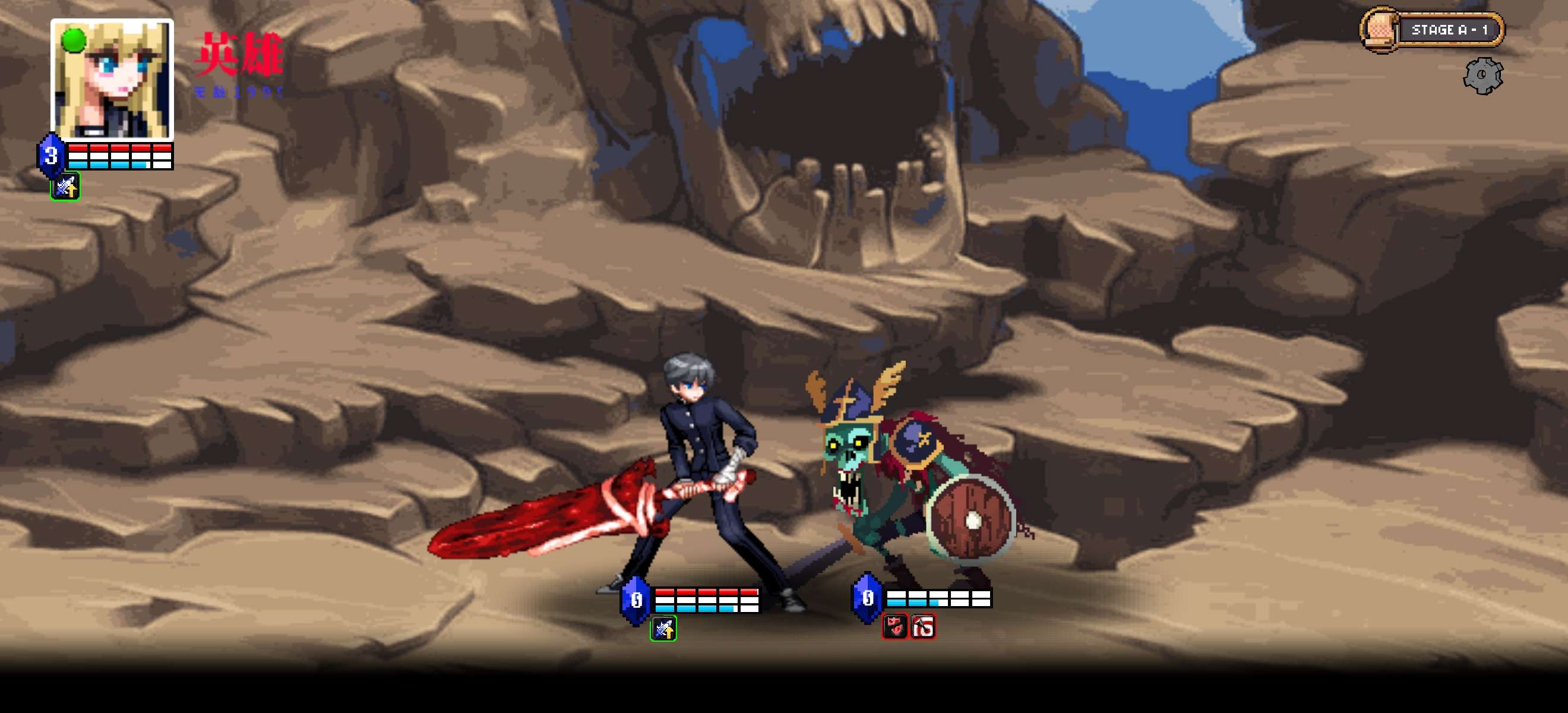Viewport: 1568px width, 713px height.
Task: Check the white-and-red debuff icon on the zombie
Action: pos(923,626)
